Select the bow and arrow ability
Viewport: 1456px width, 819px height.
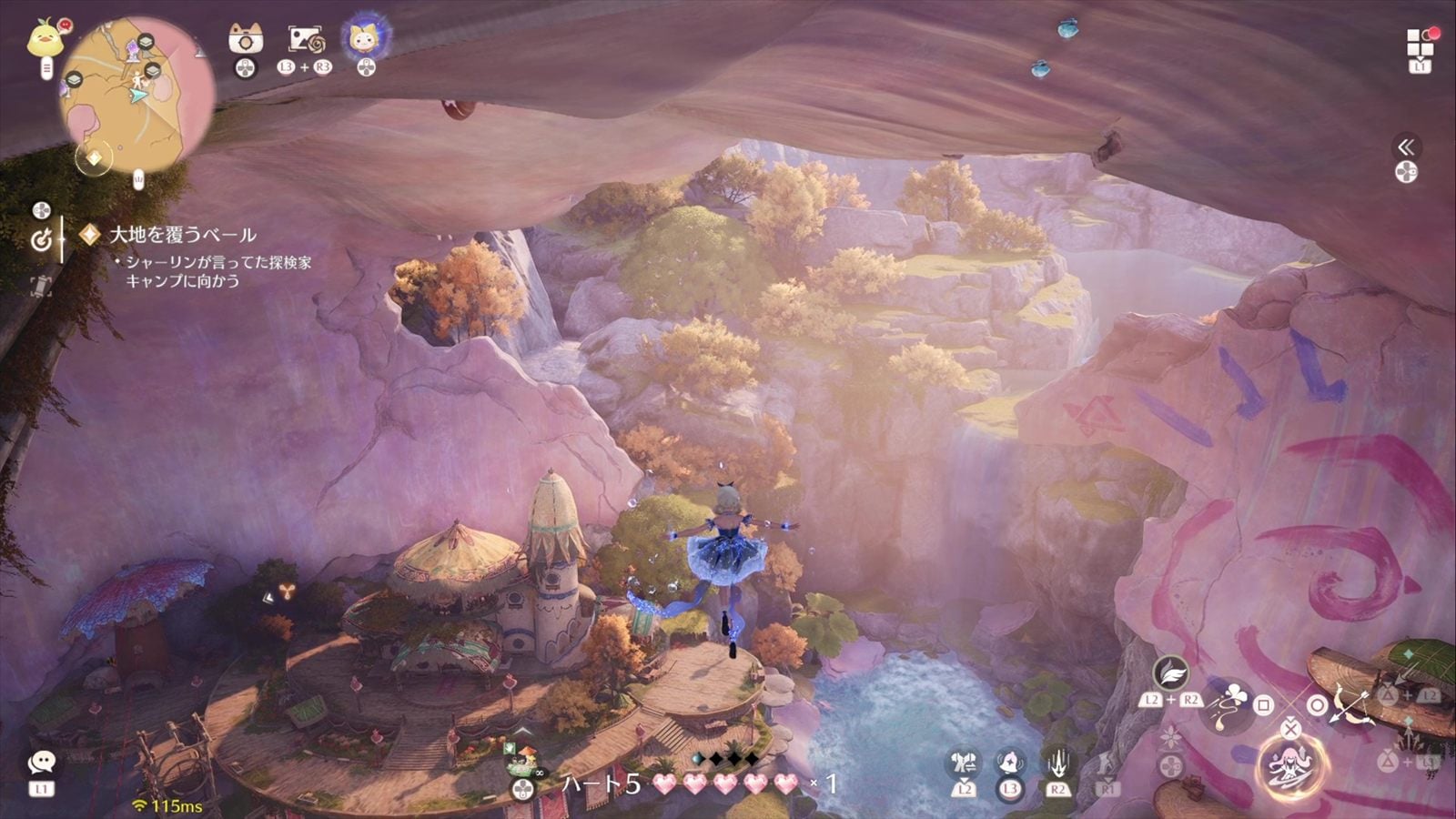[x=1350, y=704]
